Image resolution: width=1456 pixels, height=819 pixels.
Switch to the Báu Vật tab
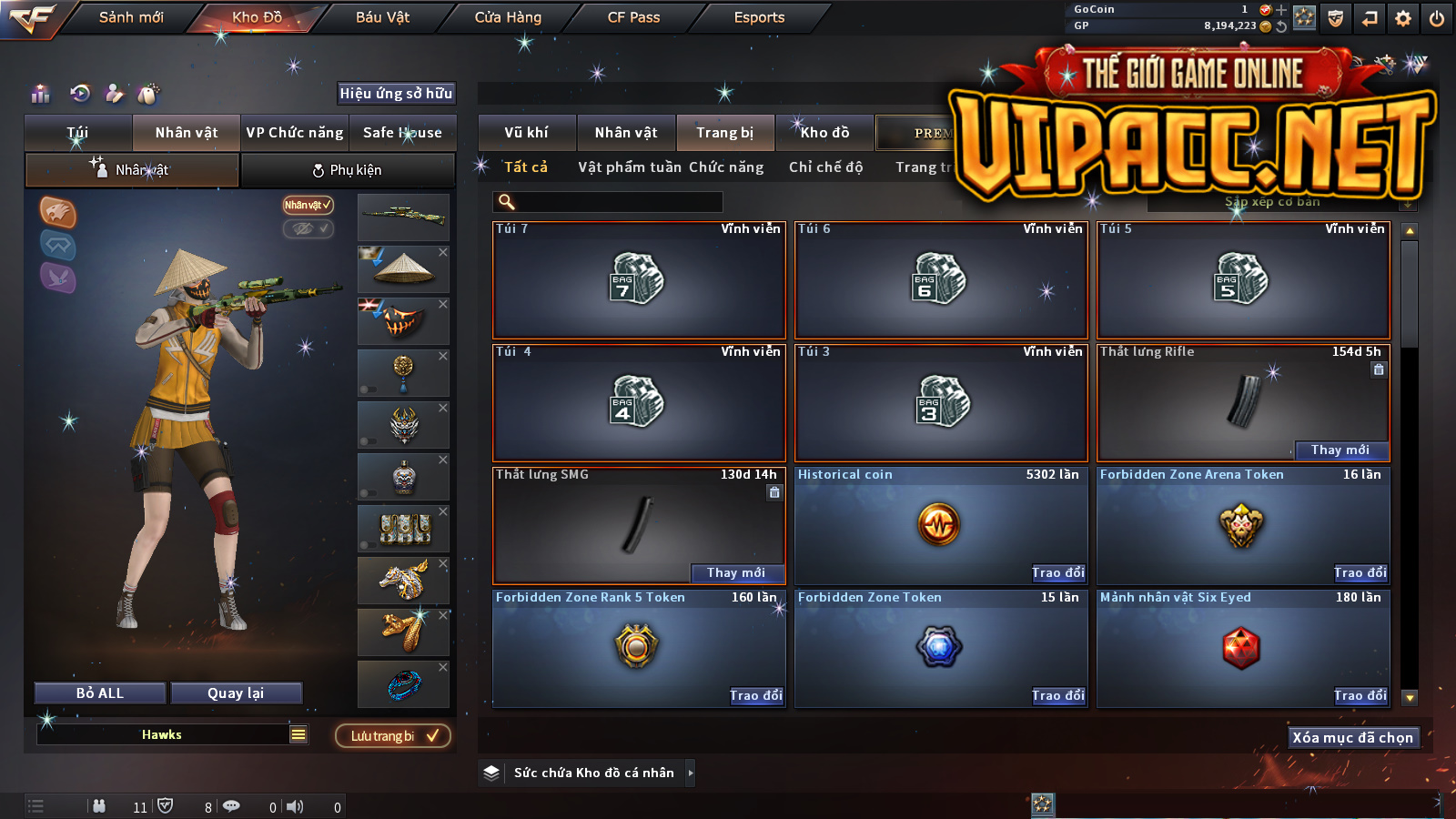(382, 17)
